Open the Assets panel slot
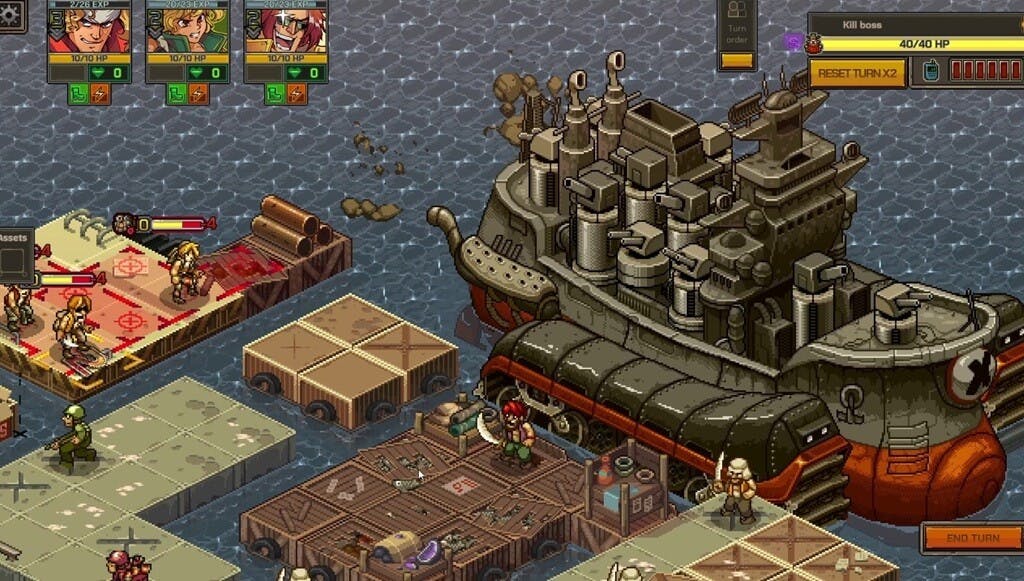The height and width of the screenshot is (581, 1024). [x=14, y=260]
